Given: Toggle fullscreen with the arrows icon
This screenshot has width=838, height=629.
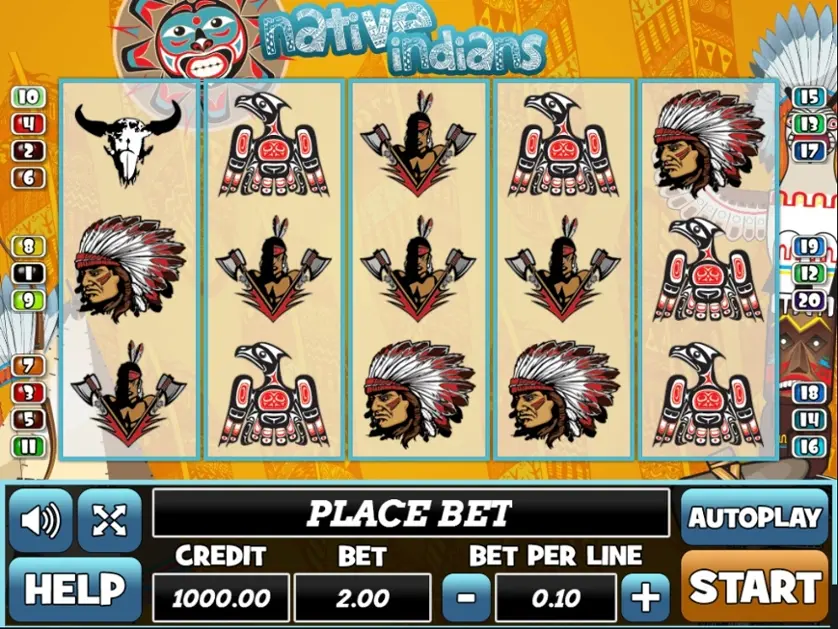Looking at the screenshot, I should pos(109,520).
